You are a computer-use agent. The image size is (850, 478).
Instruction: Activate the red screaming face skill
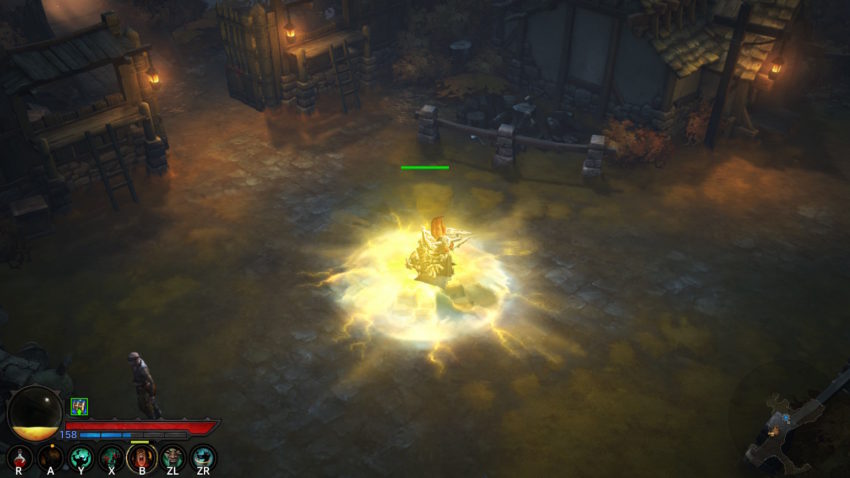[142, 457]
